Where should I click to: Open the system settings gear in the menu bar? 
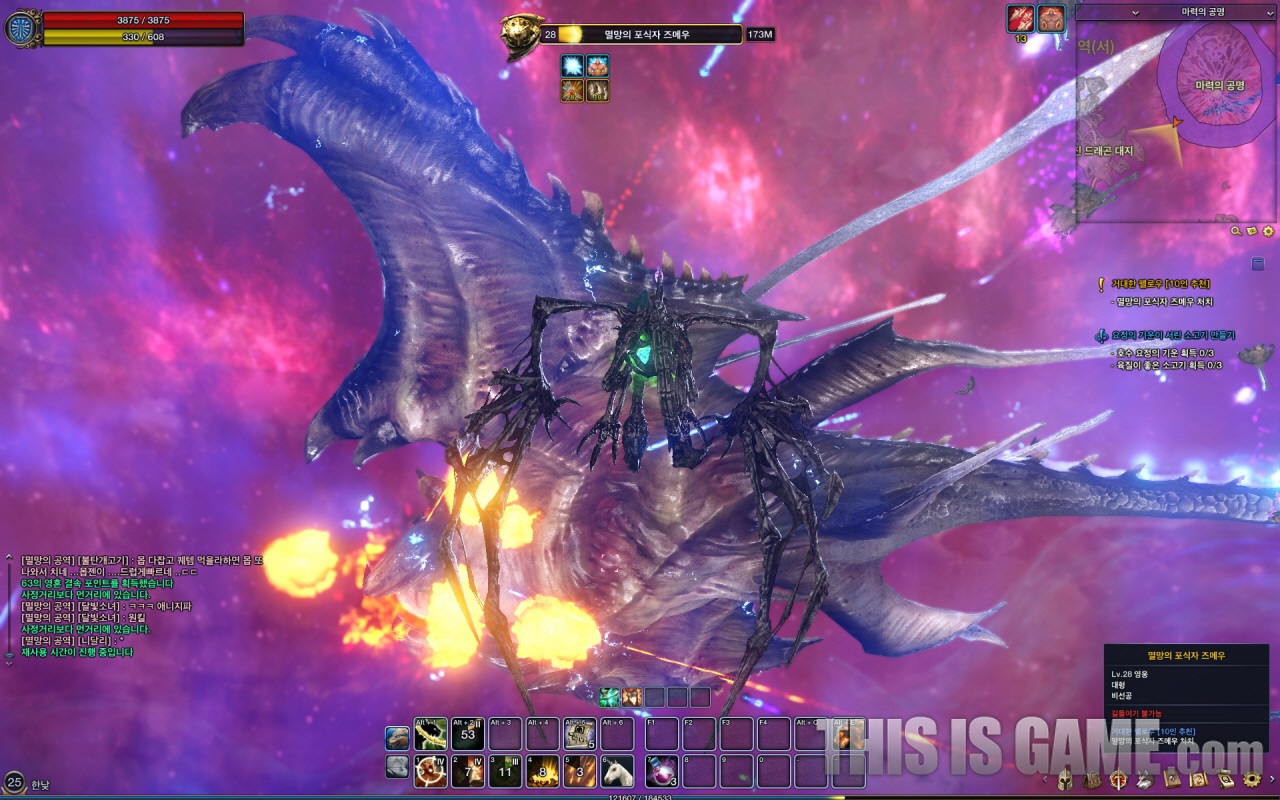[1251, 779]
